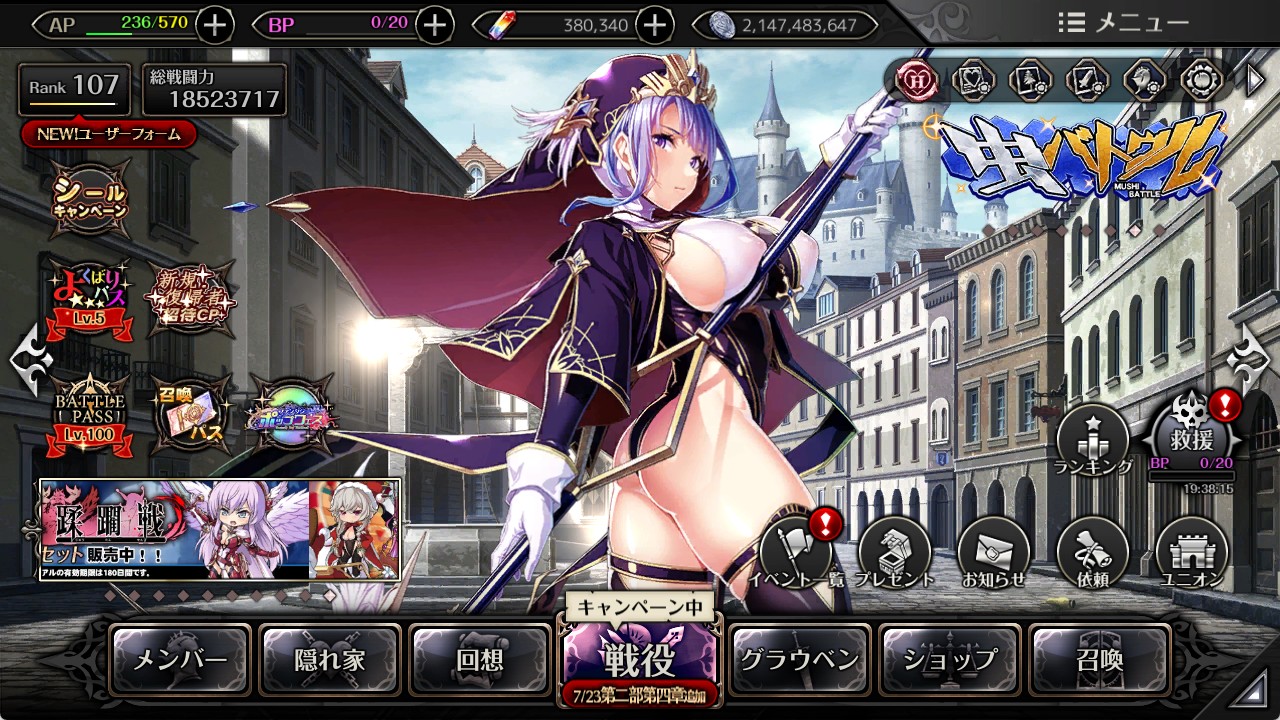Open the グラウベン menu

click(x=799, y=660)
